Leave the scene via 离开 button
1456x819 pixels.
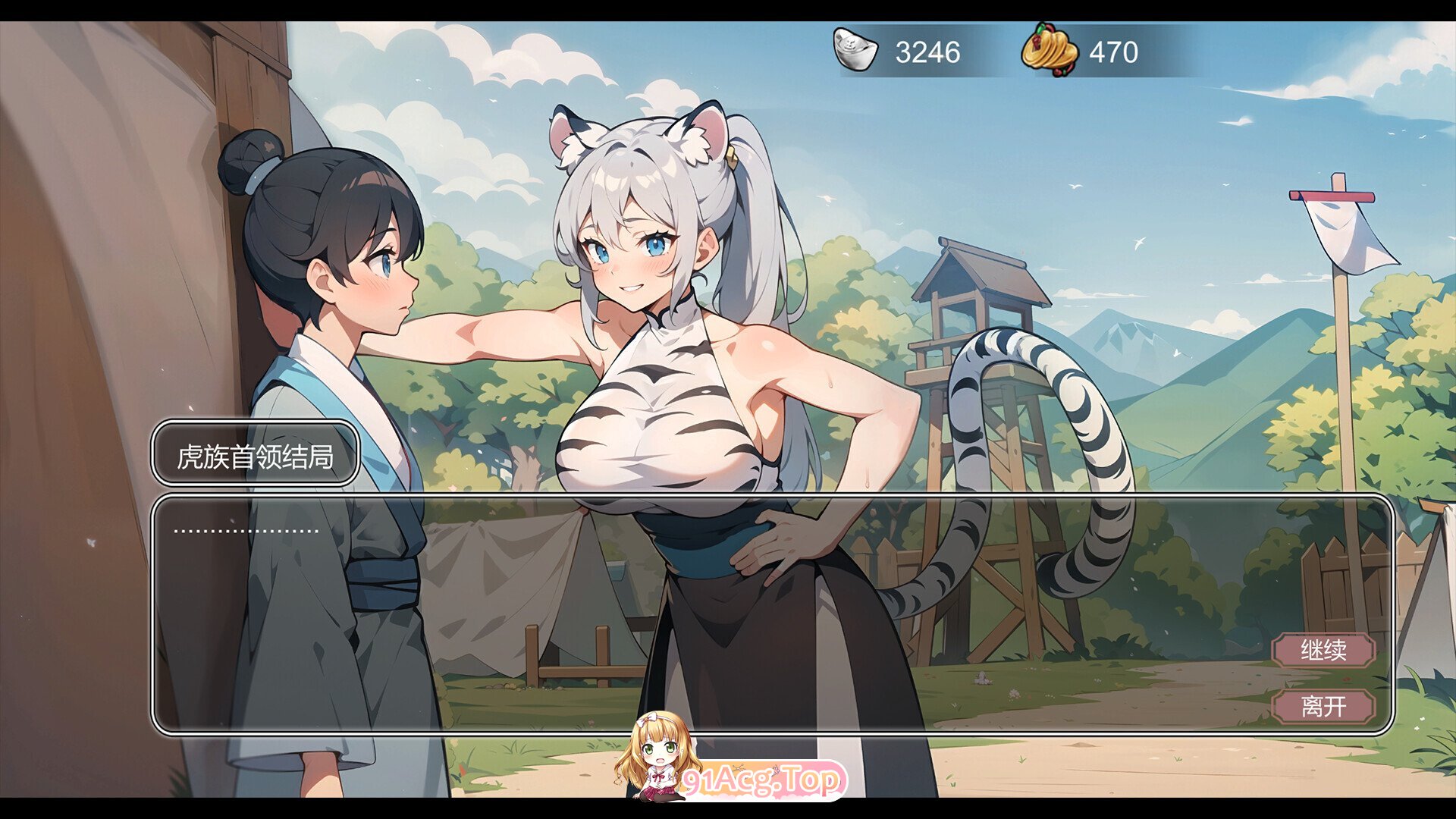pyautogui.click(x=1323, y=707)
